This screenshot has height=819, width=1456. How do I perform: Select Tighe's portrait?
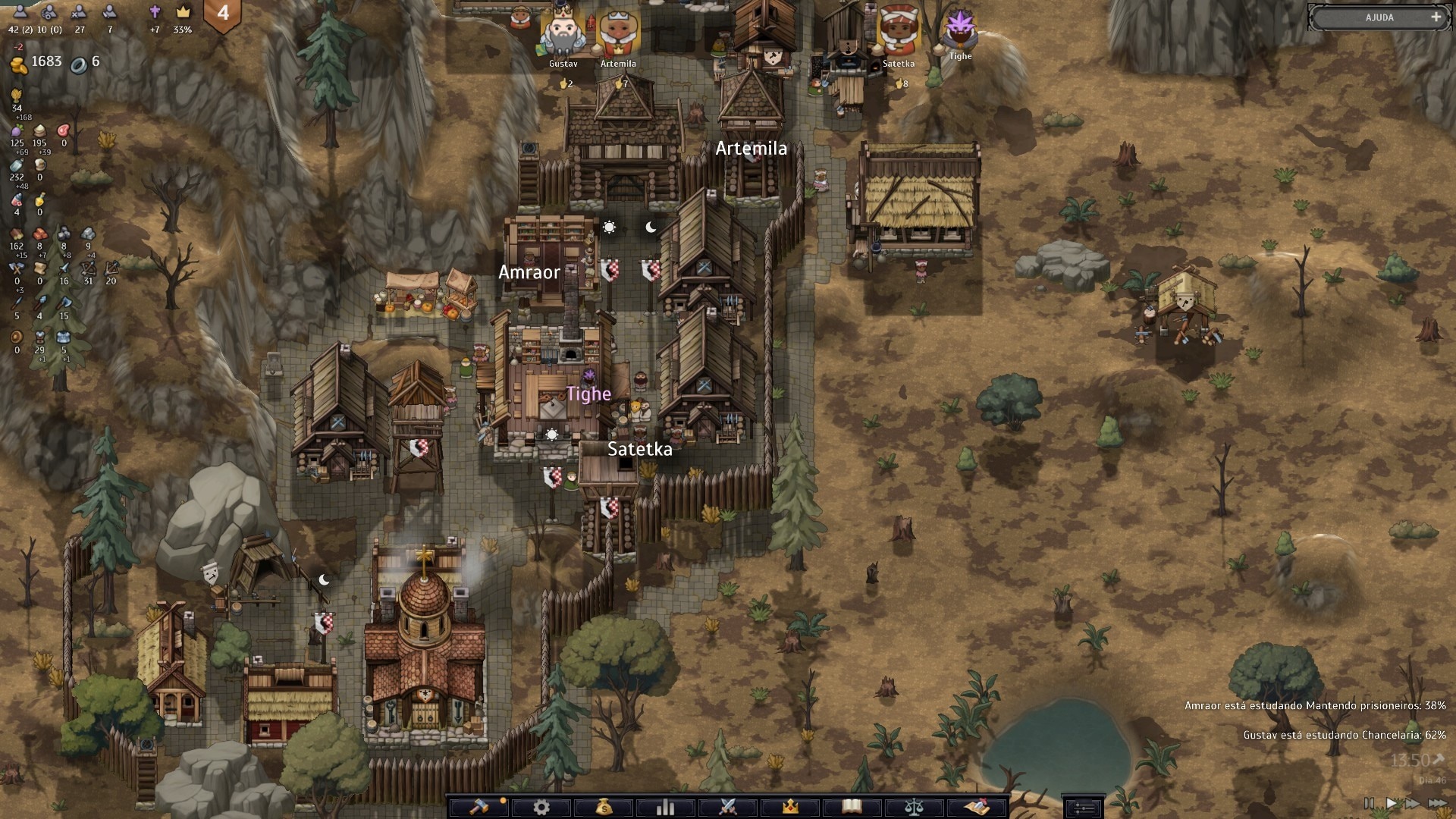tap(960, 29)
